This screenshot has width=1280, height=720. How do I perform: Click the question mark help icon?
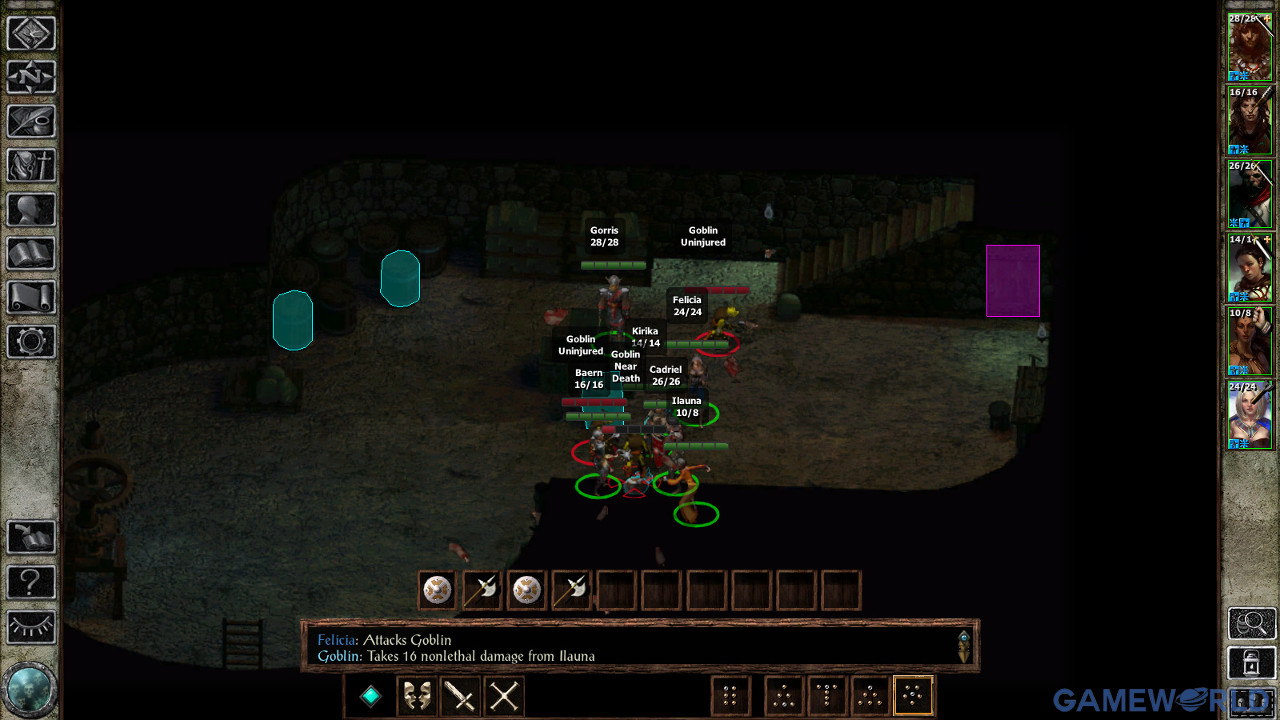click(x=31, y=582)
